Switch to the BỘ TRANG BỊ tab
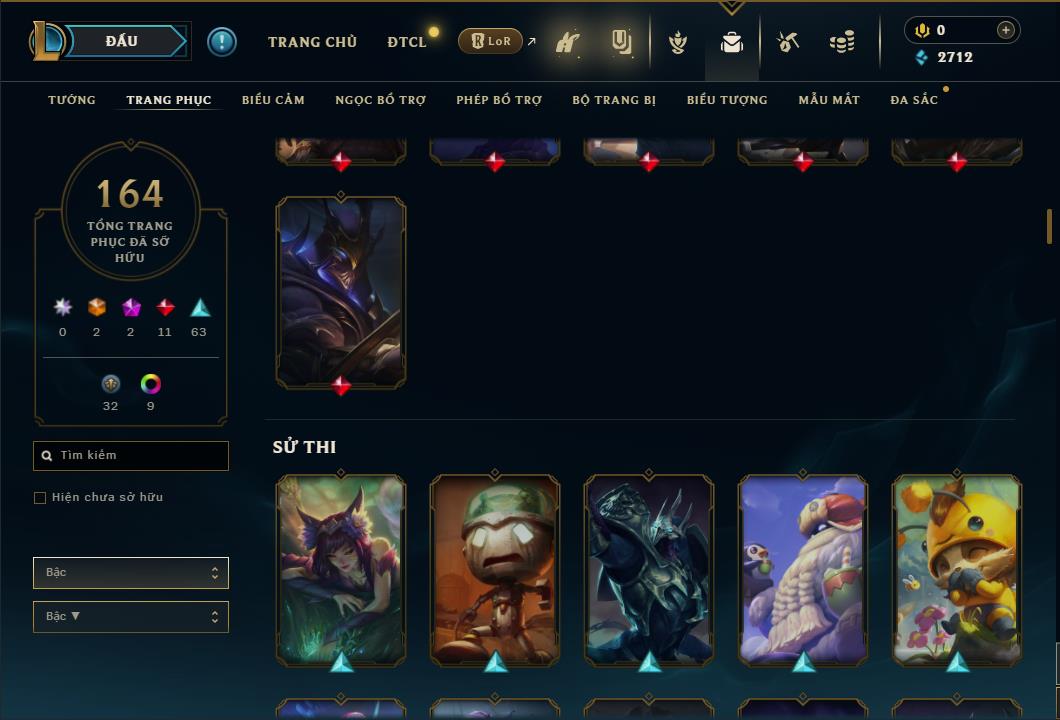The height and width of the screenshot is (720, 1060). click(x=614, y=100)
